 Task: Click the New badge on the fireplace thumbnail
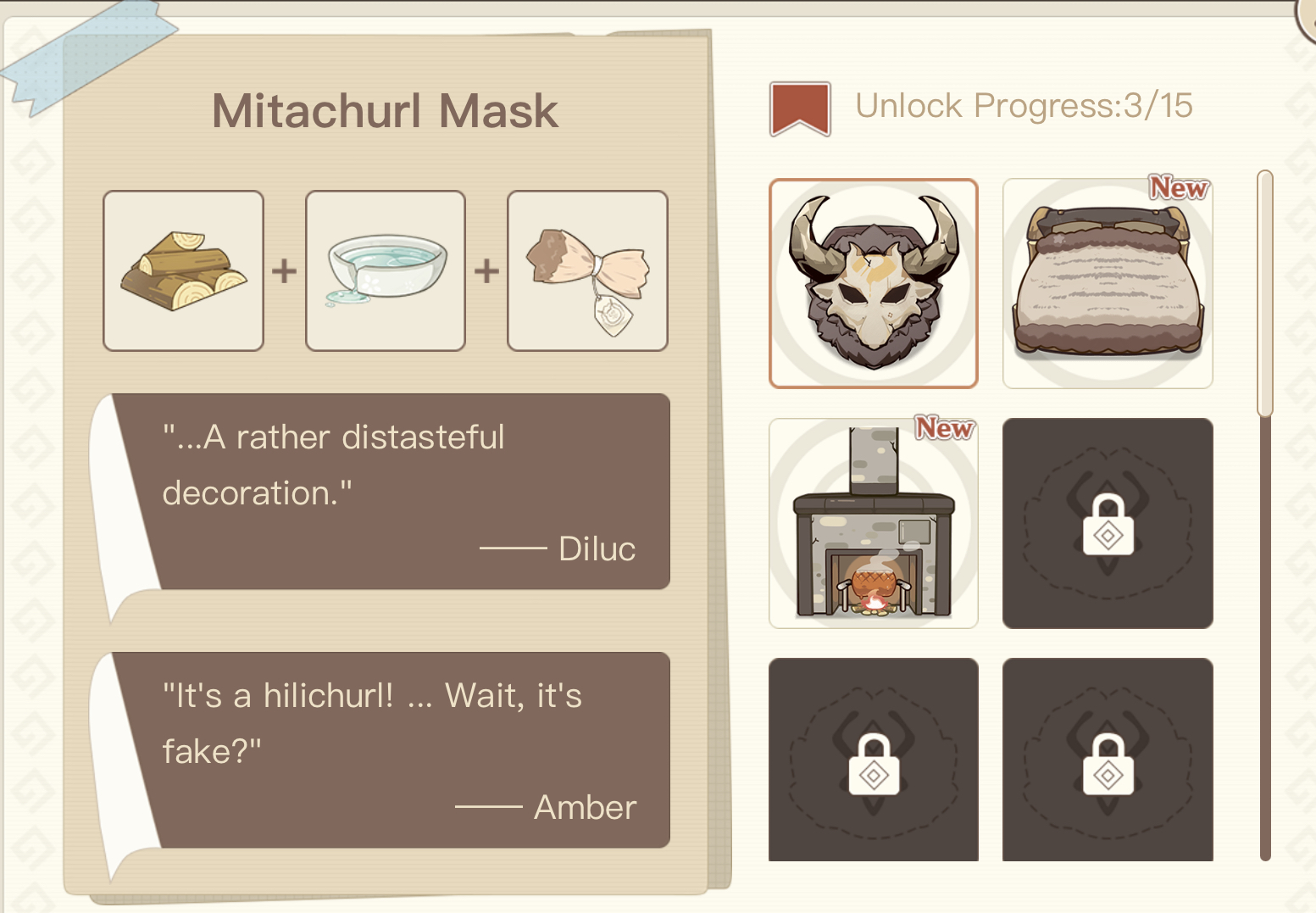tap(944, 430)
